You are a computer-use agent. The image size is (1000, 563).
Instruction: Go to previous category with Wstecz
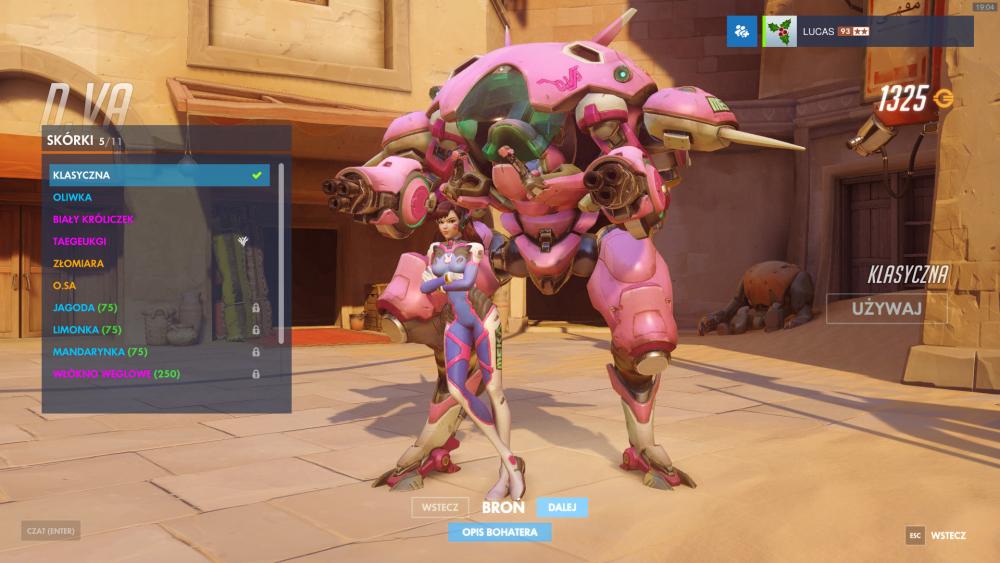coord(440,508)
